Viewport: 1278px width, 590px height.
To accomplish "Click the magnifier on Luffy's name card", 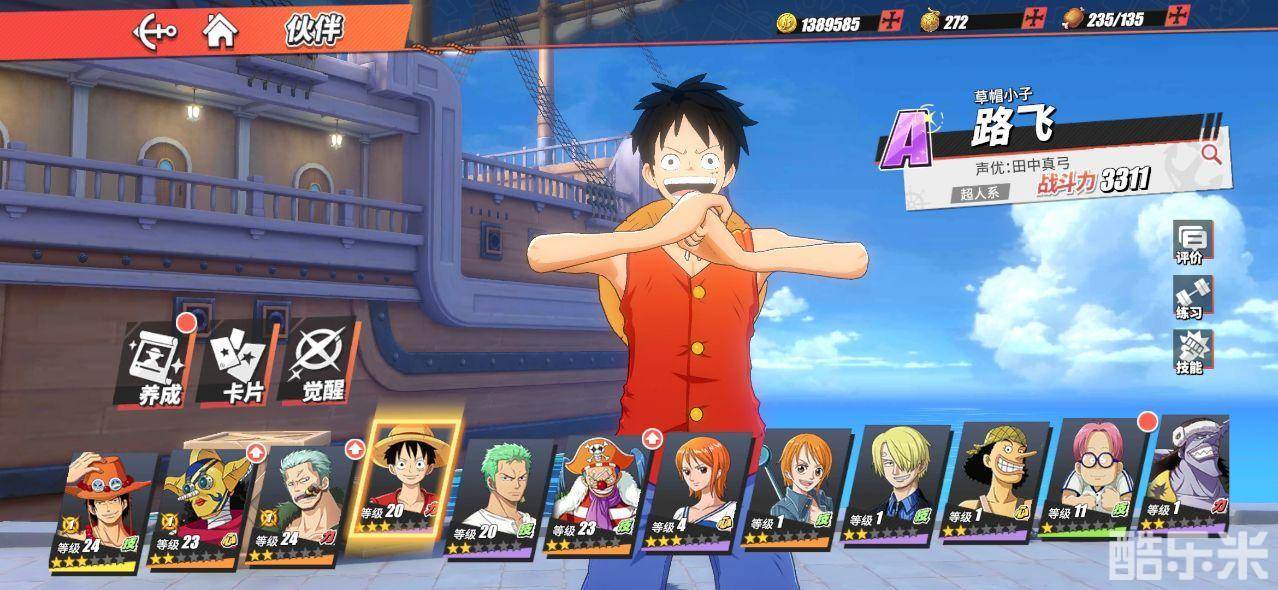I will coord(1211,154).
